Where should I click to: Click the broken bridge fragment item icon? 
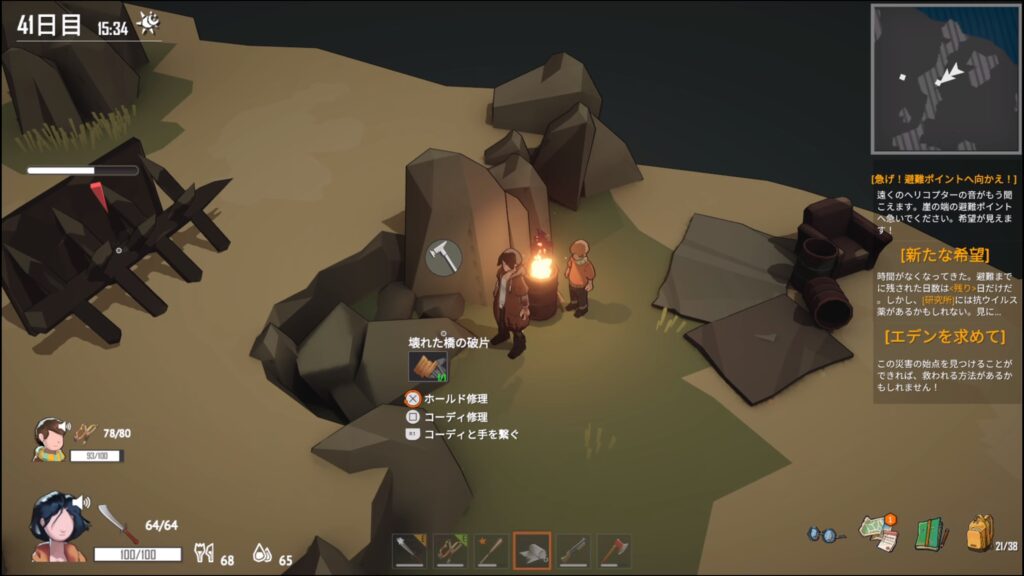click(x=428, y=367)
